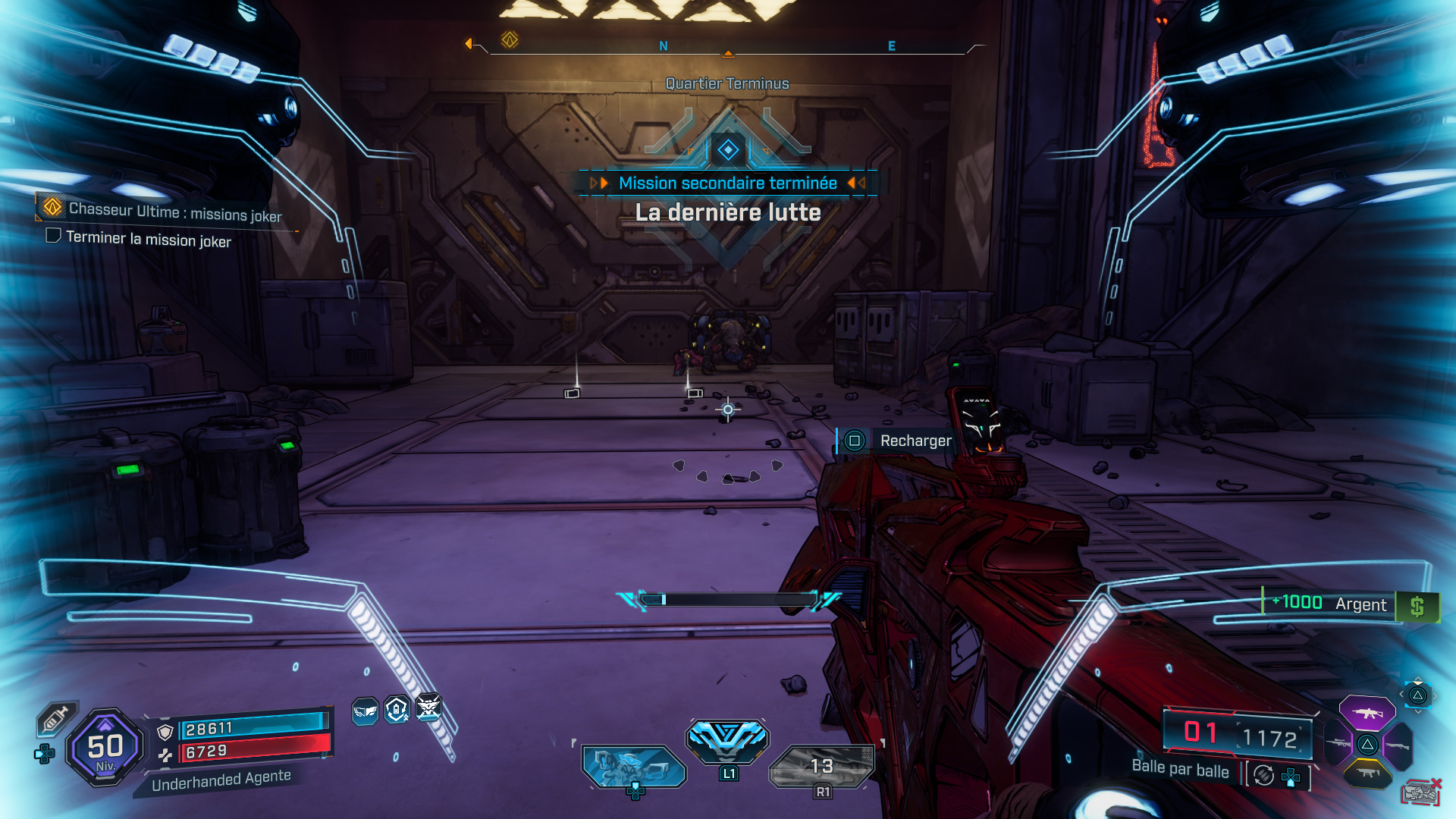Select the sniper rifle slot on the weapon wheel
Image resolution: width=1456 pixels, height=819 pixels.
click(x=1337, y=744)
